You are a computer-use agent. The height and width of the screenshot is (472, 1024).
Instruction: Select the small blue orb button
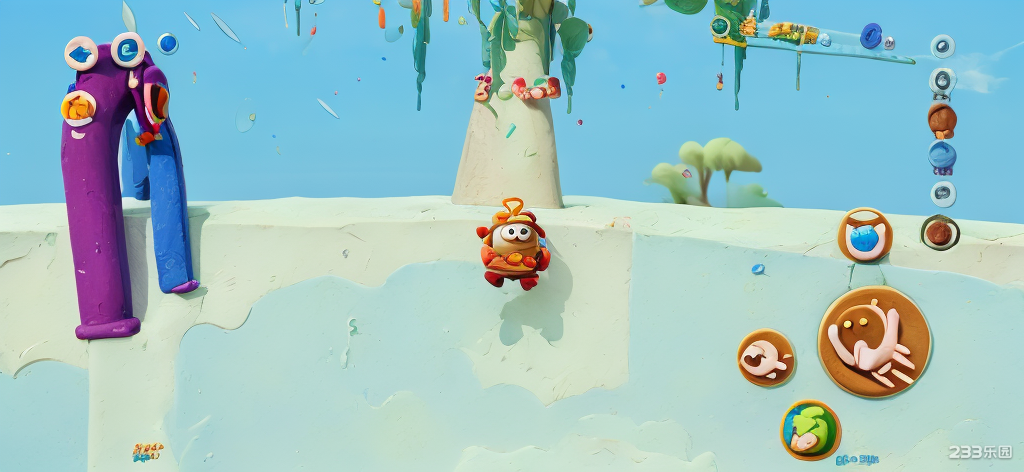[x=167, y=43]
